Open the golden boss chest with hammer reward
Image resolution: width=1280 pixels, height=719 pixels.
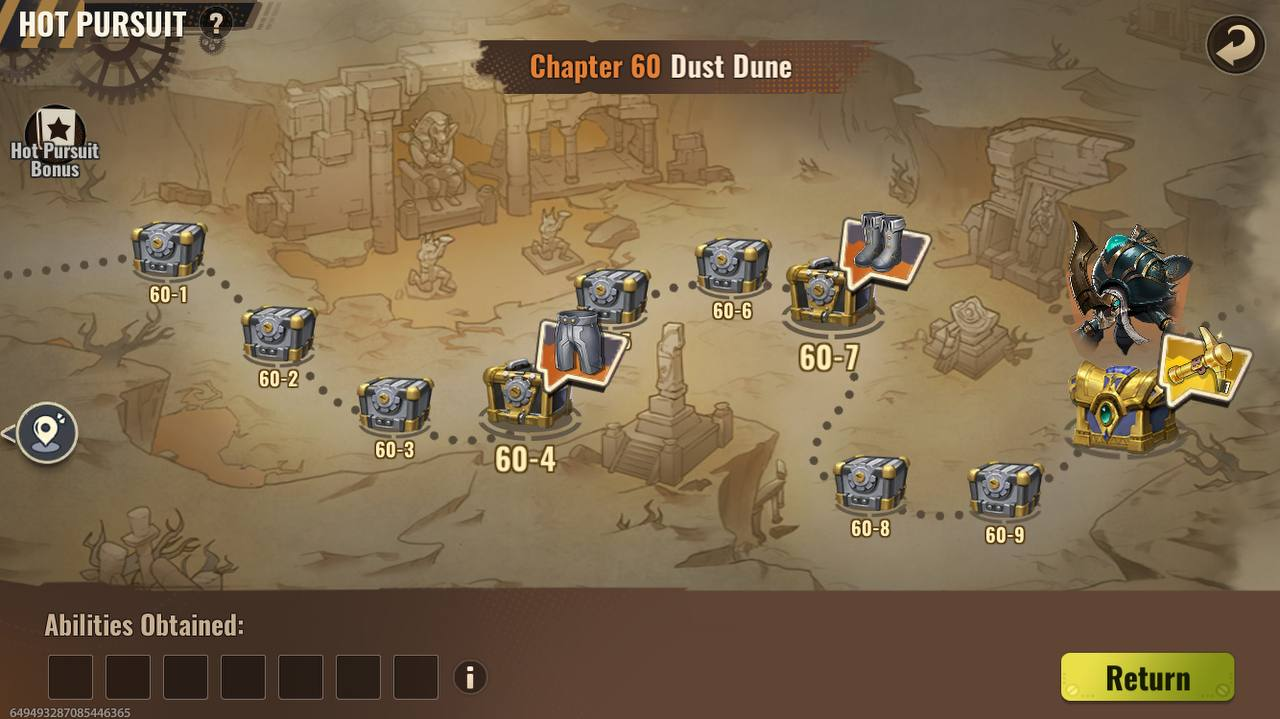pyautogui.click(x=1123, y=407)
